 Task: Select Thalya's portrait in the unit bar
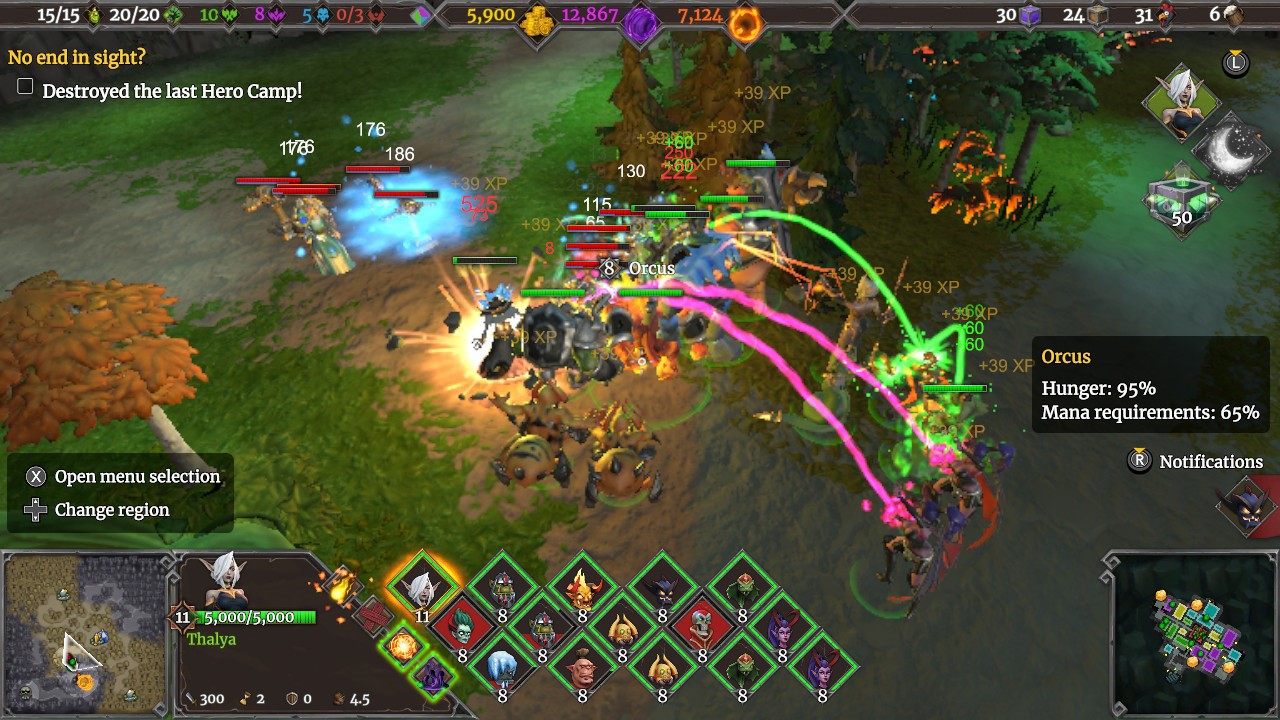[421, 591]
